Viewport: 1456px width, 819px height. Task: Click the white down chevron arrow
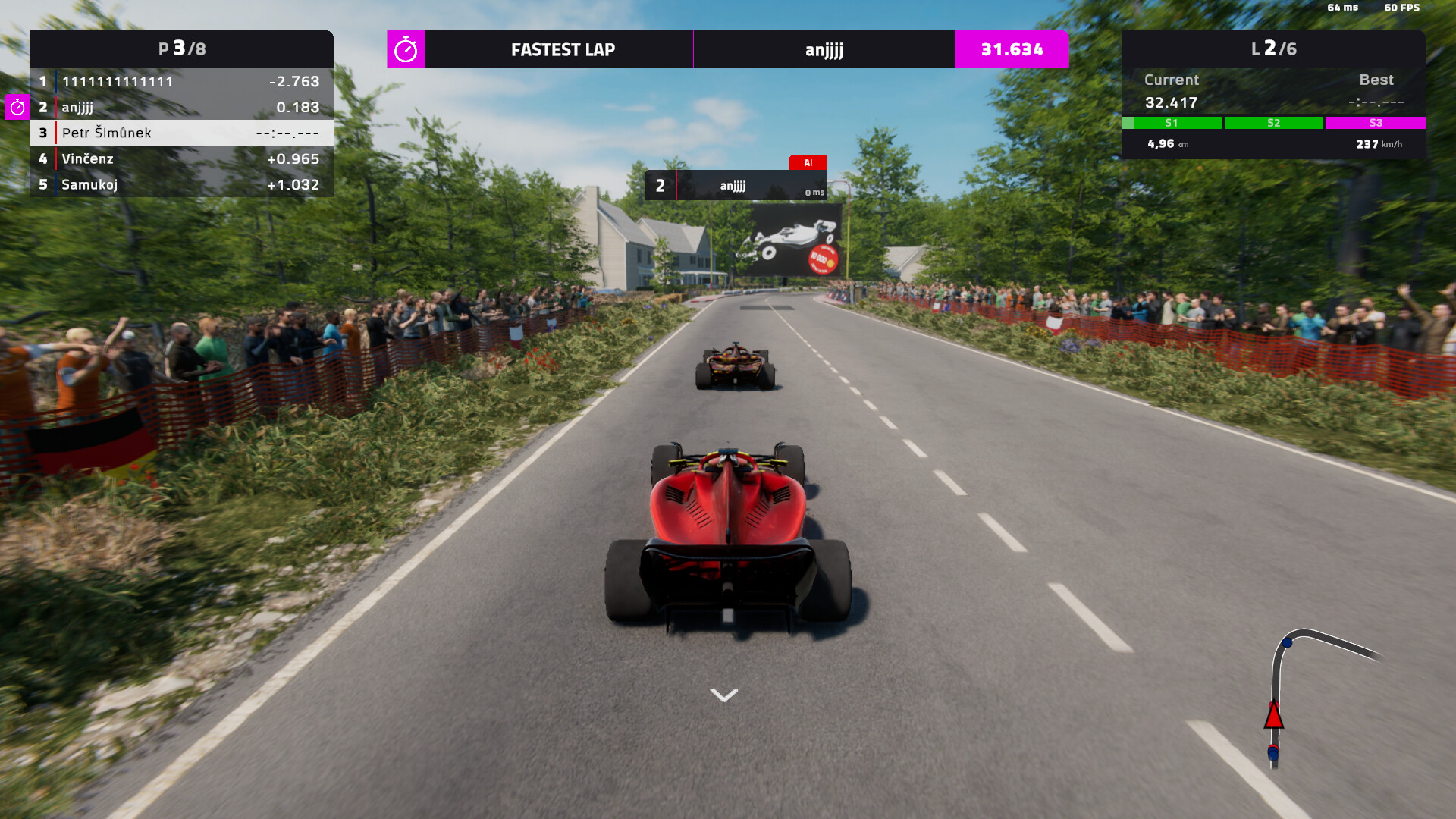tap(724, 695)
